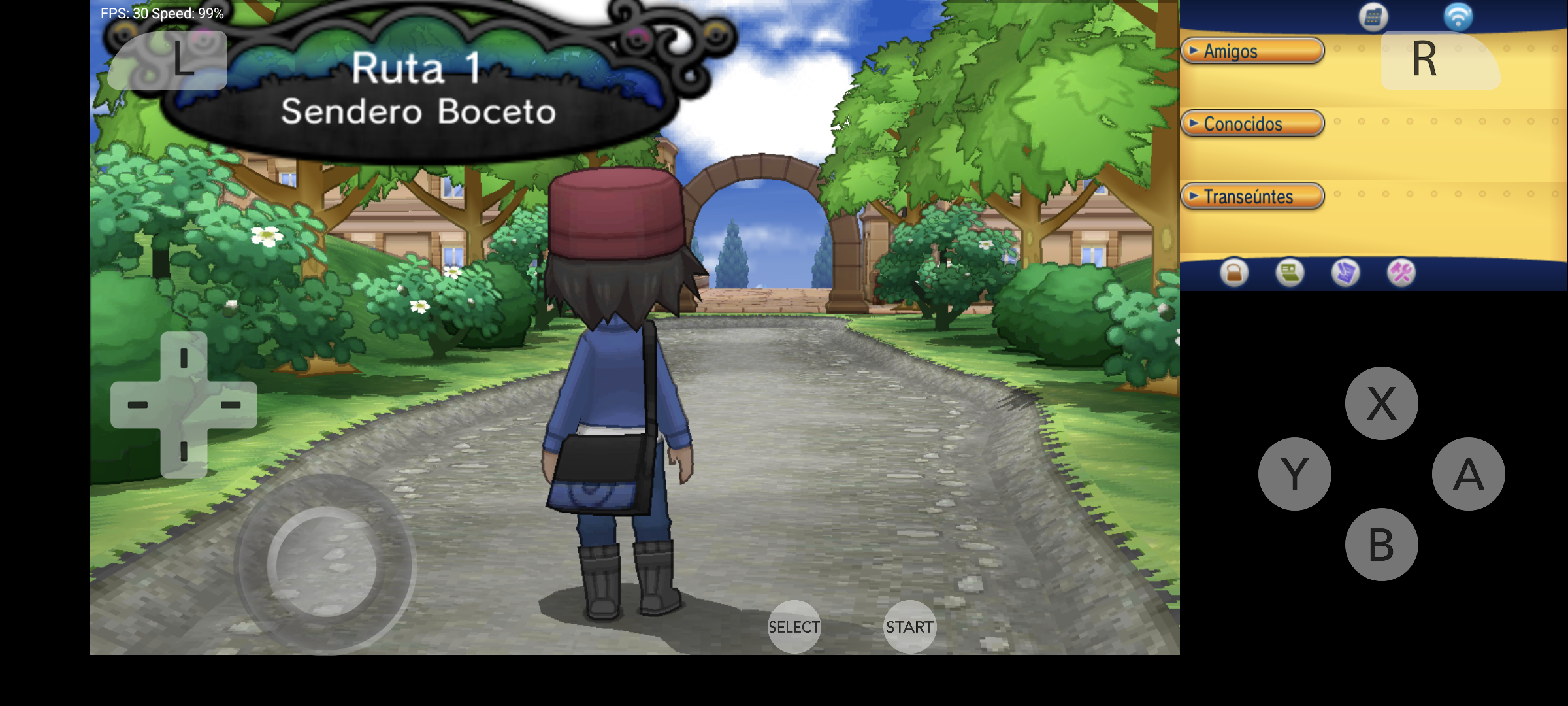View the green trainer card icon

(1290, 273)
